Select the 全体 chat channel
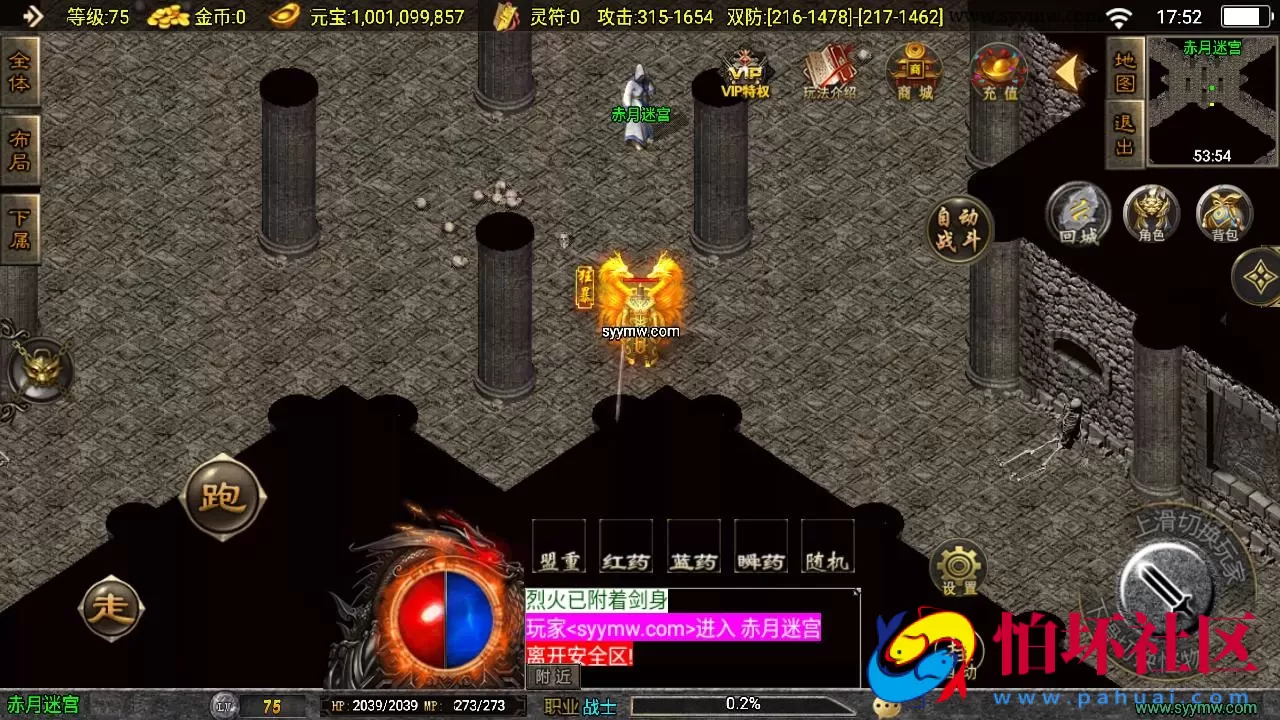 [x=20, y=69]
